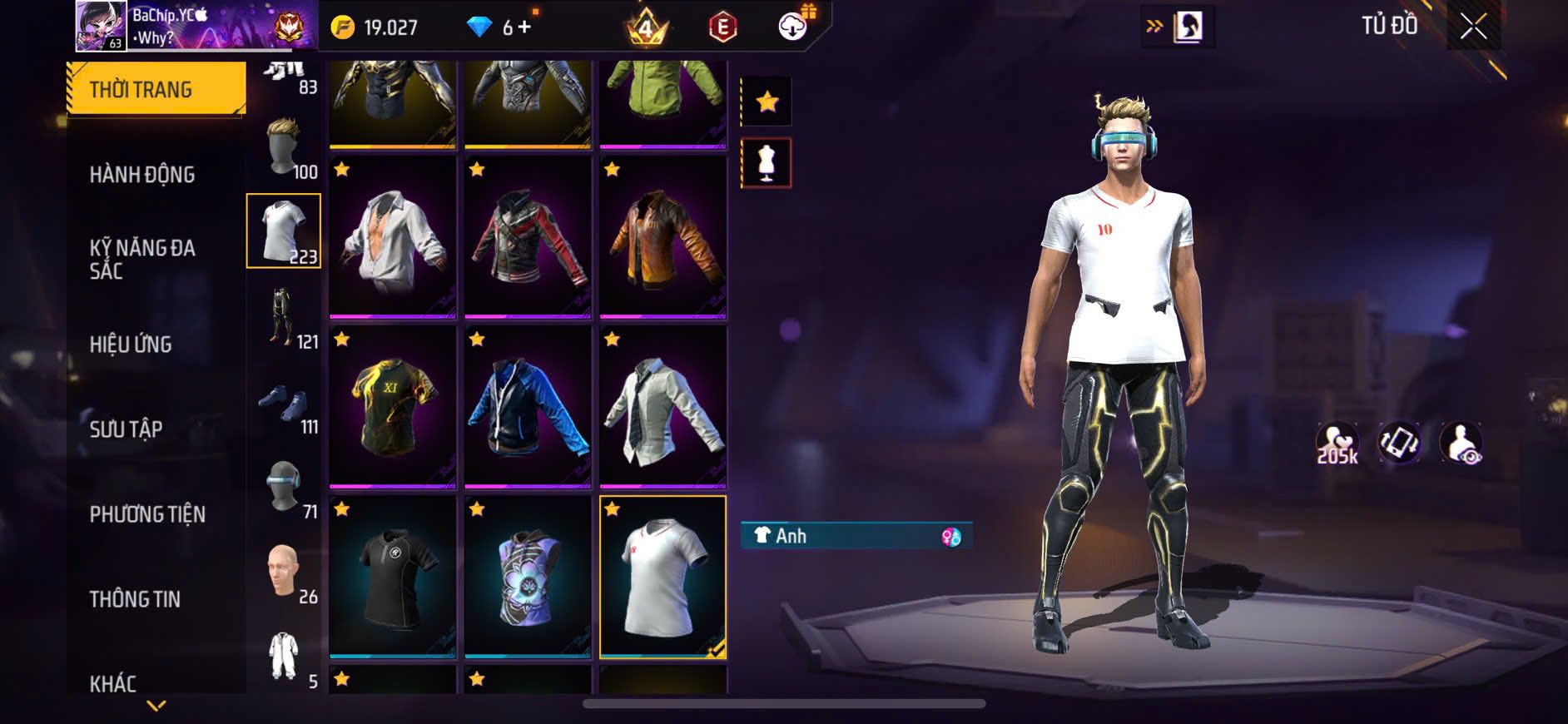Go to the Phương Tiện section
Viewport: 1568px width, 724px height.
[147, 514]
